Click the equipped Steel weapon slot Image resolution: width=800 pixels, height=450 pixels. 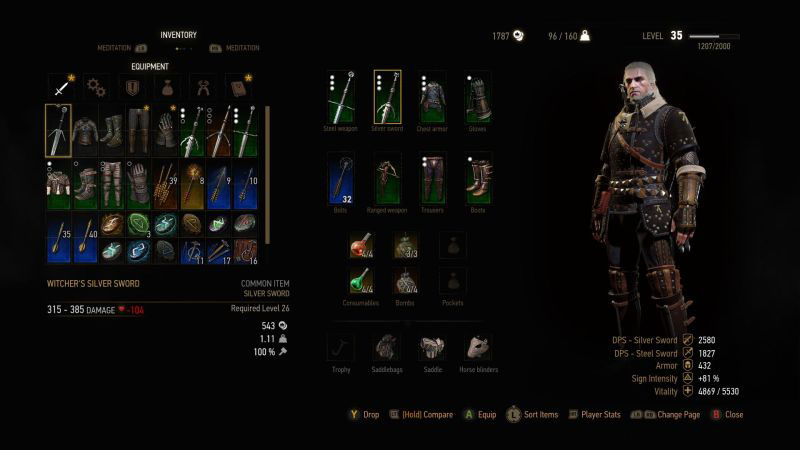(x=340, y=97)
